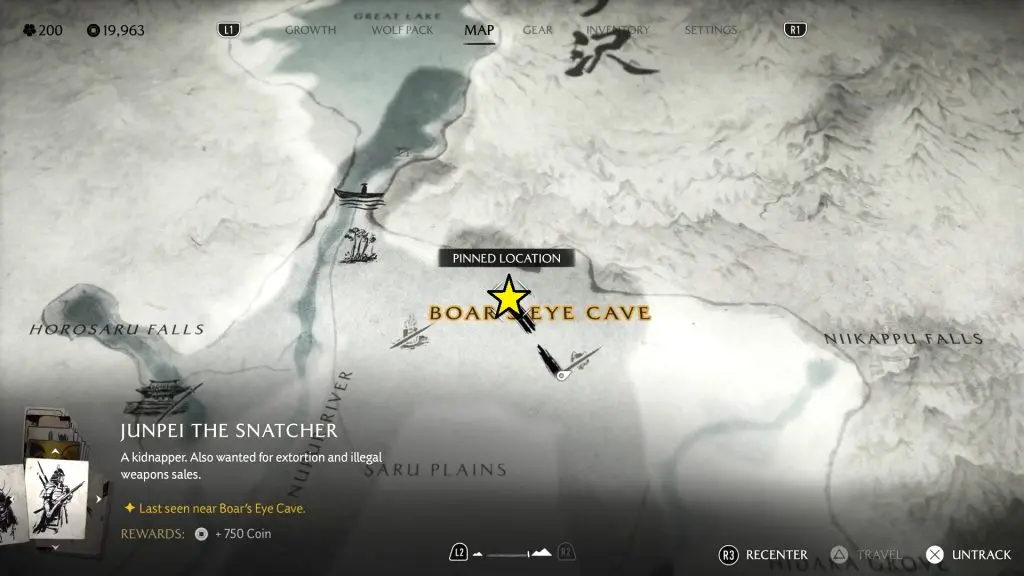
Task: Switch to the Gear tab
Action: (x=537, y=30)
